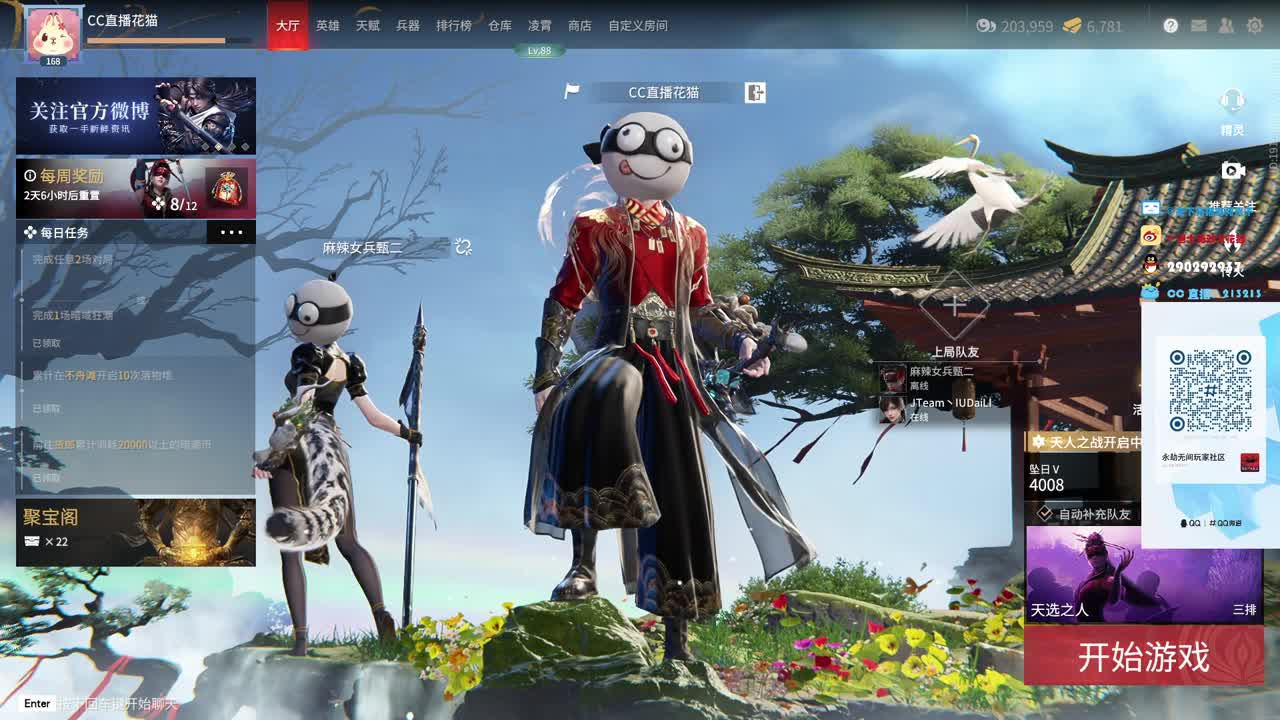Open the 兵器 weapons tab
The image size is (1280, 720).
tap(408, 26)
